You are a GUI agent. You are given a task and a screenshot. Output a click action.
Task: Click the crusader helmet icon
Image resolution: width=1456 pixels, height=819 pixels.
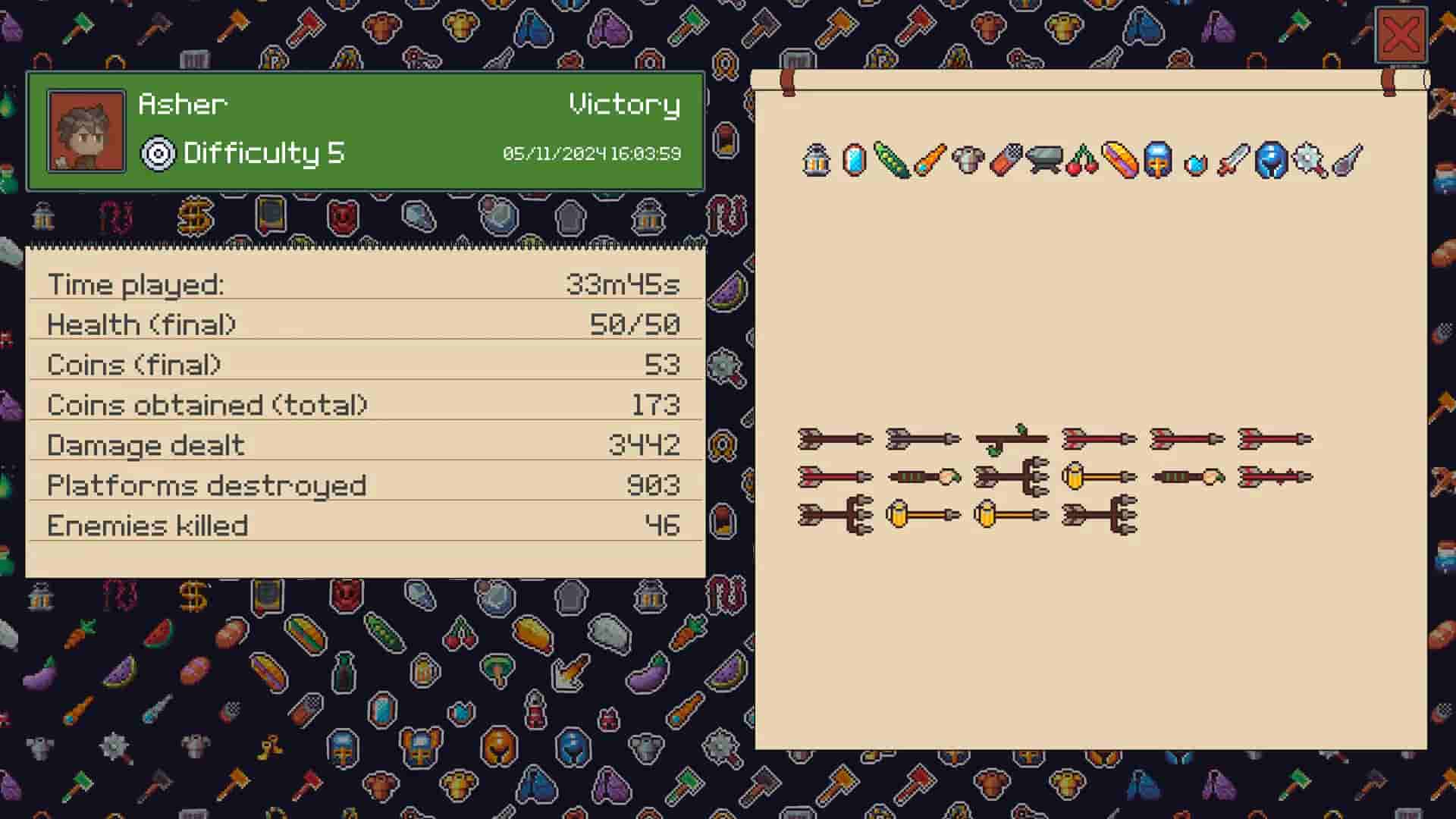[1159, 161]
